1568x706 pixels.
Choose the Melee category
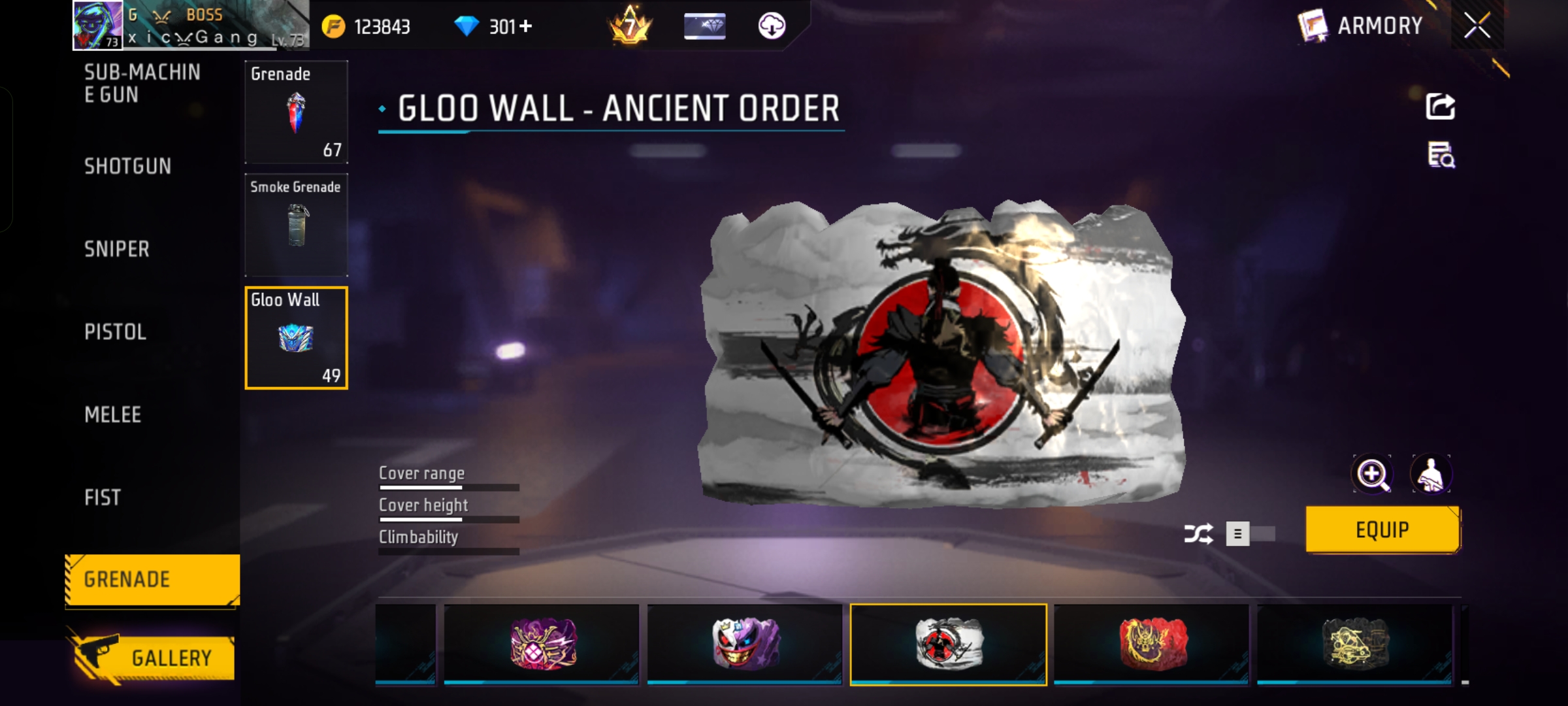(113, 415)
